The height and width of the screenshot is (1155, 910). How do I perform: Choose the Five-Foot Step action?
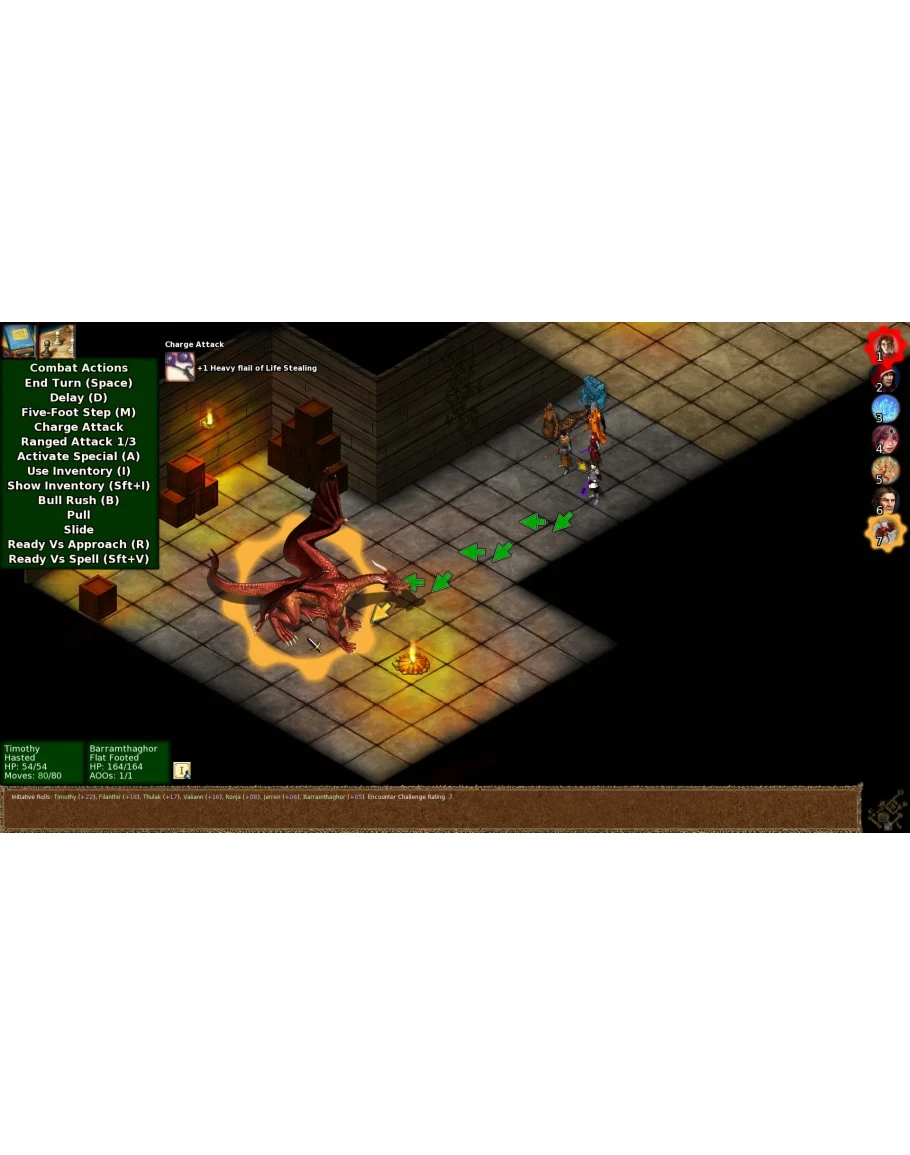79,412
